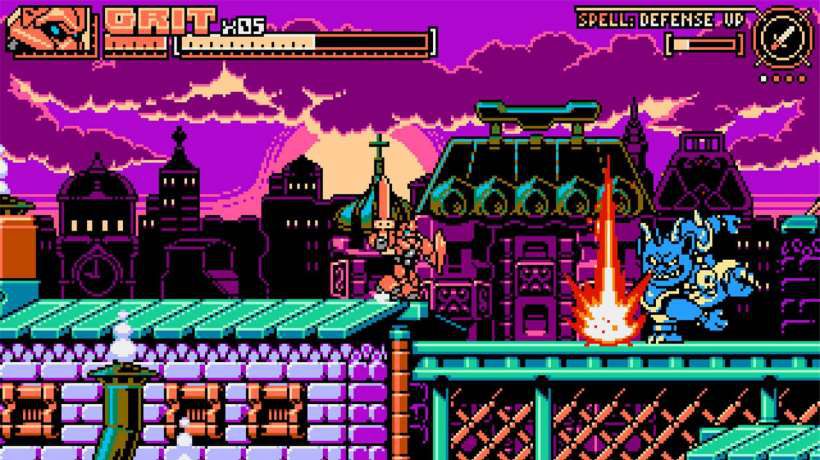
Task: Select the sword spell icon
Action: [783, 36]
